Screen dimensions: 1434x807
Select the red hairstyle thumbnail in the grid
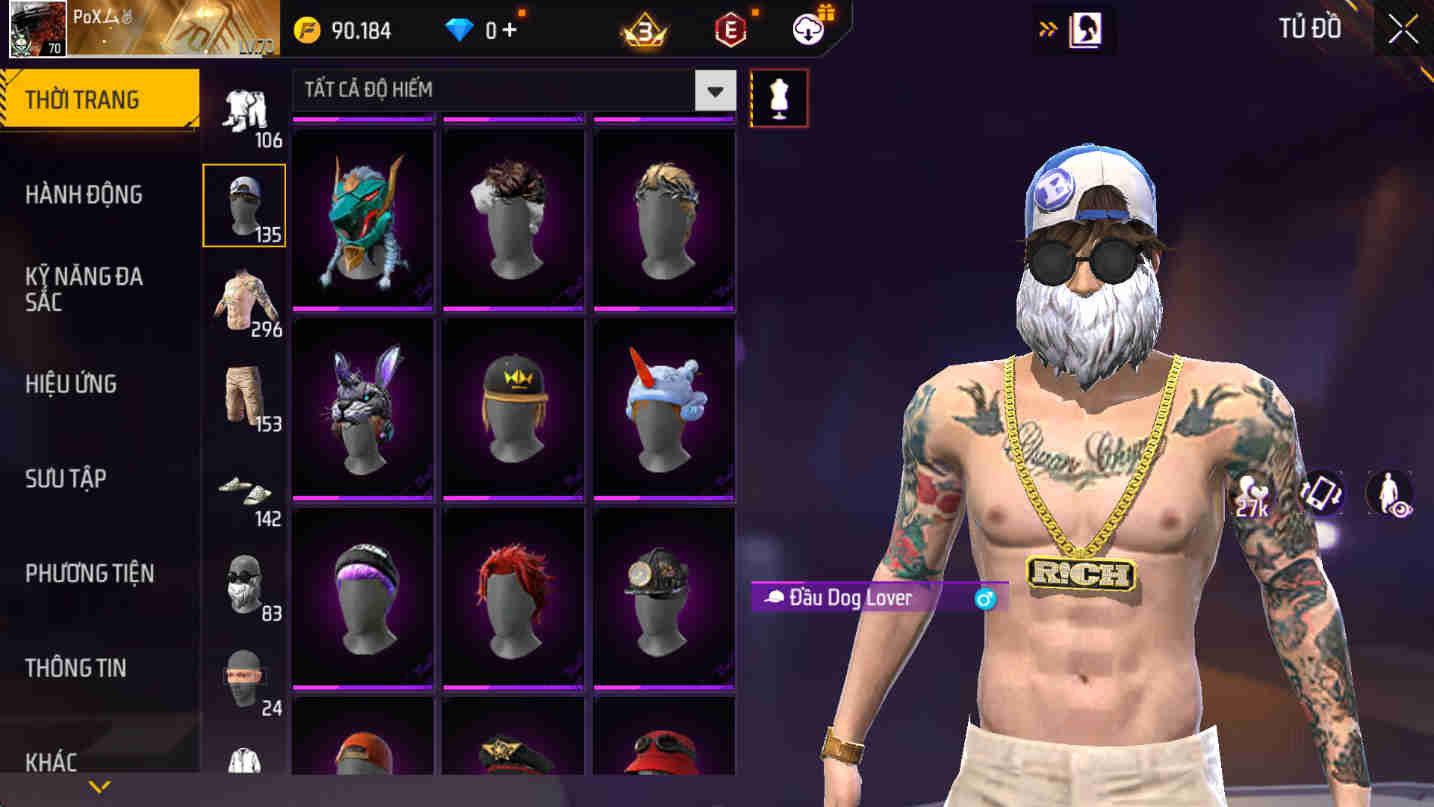[x=513, y=594]
